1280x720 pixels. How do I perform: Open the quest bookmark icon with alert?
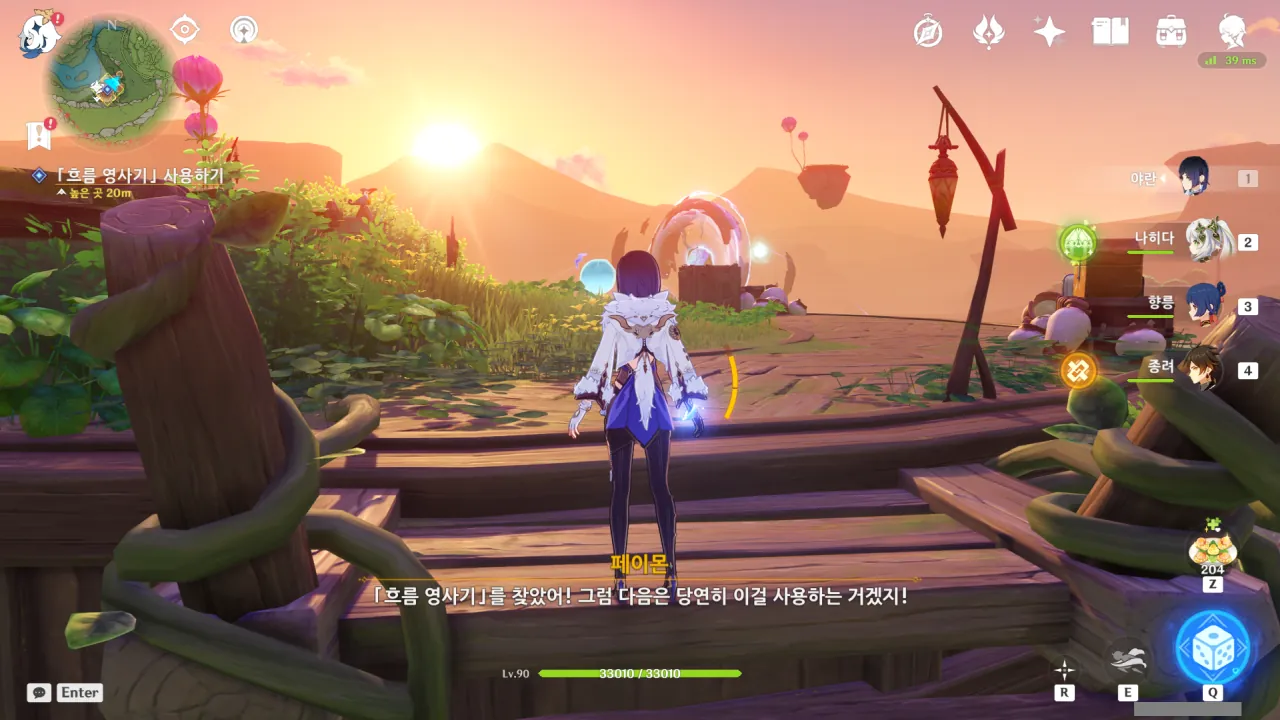[x=39, y=134]
